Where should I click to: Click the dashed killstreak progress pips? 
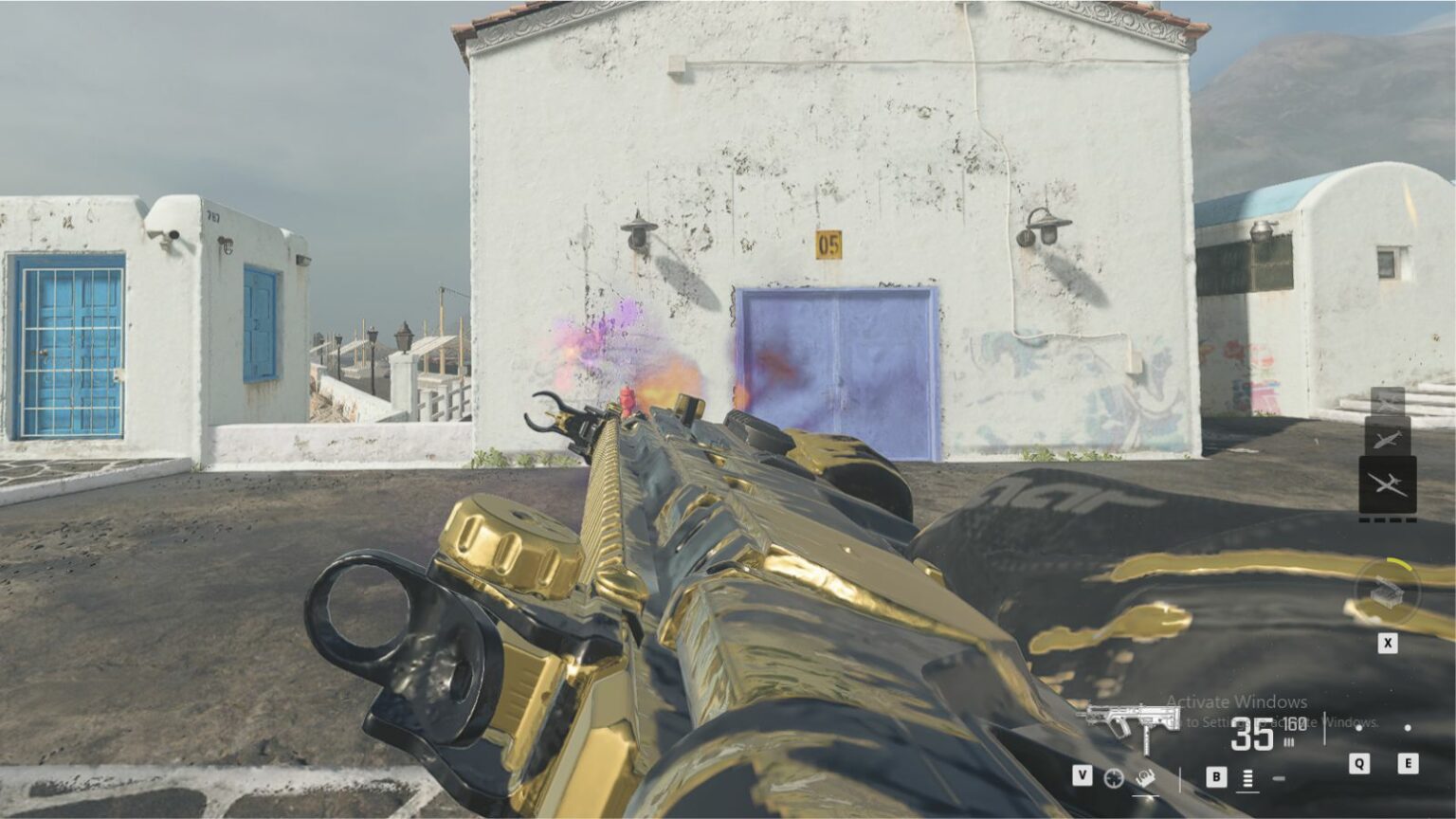pyautogui.click(x=1388, y=519)
